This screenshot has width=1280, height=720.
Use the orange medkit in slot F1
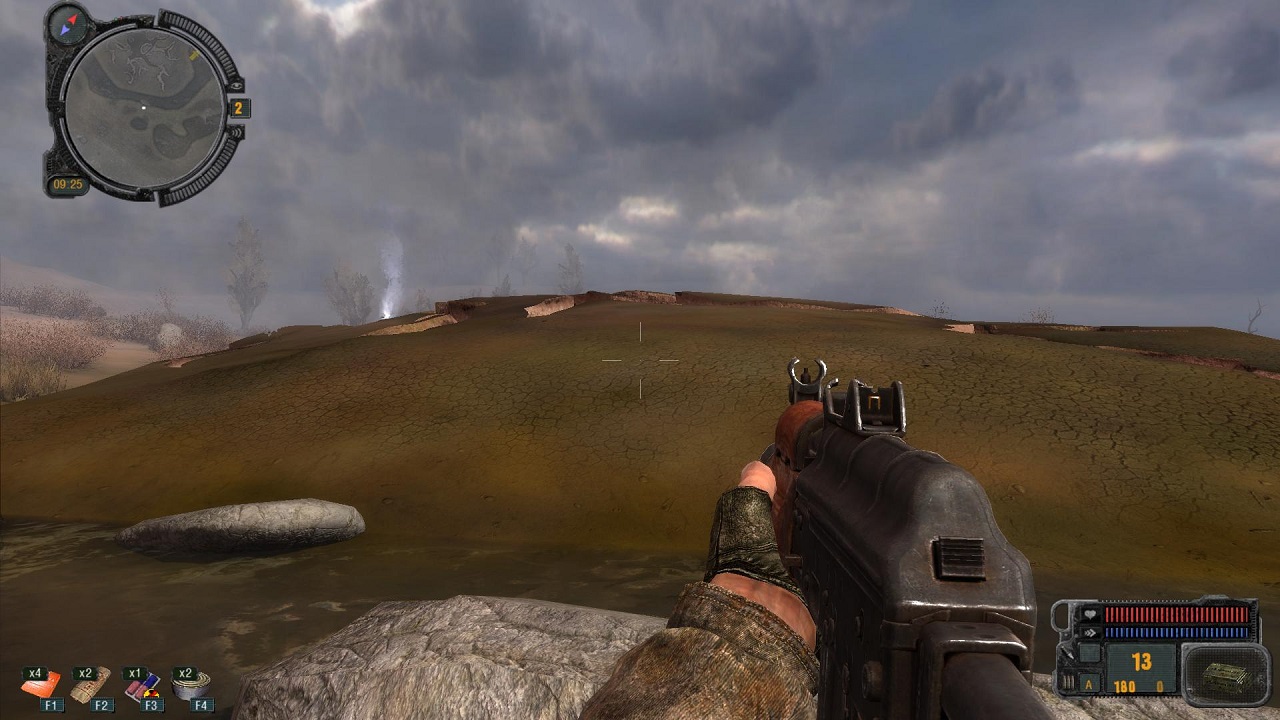(42, 686)
